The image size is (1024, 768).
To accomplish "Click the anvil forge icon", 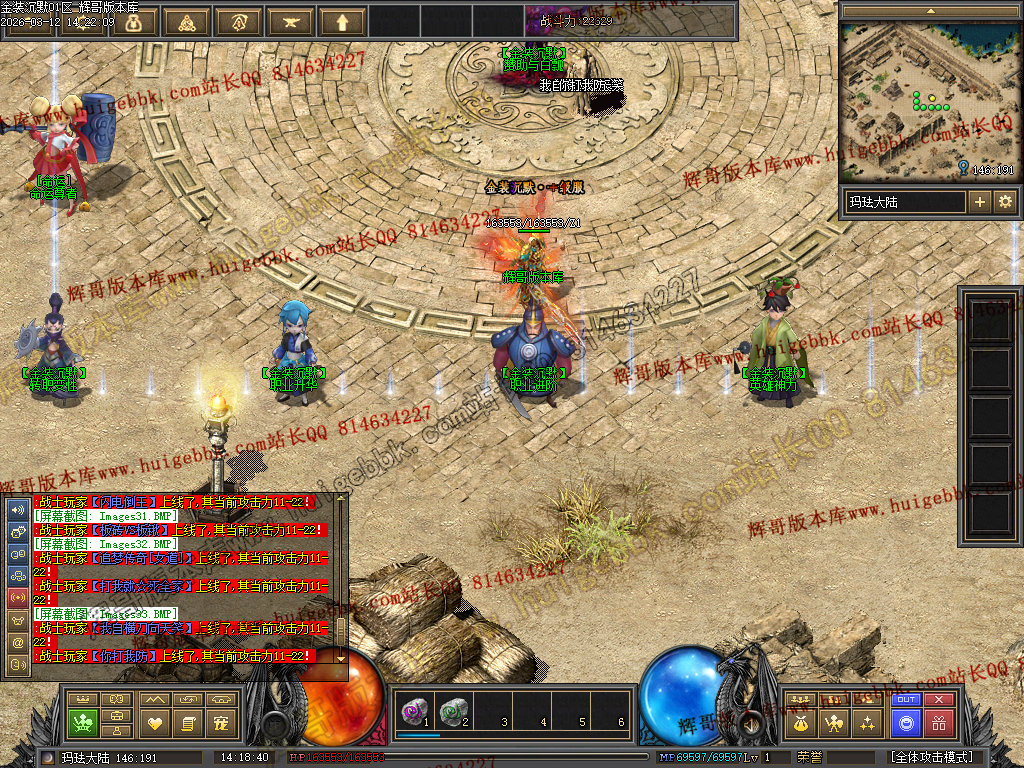I will click(x=291, y=21).
